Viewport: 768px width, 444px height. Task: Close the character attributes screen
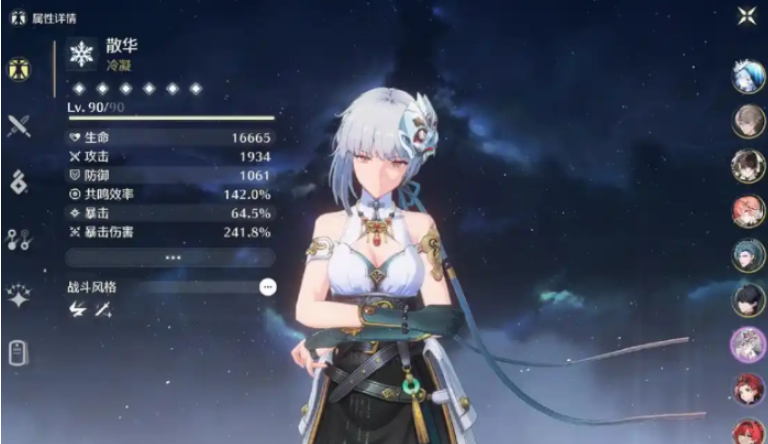click(746, 15)
